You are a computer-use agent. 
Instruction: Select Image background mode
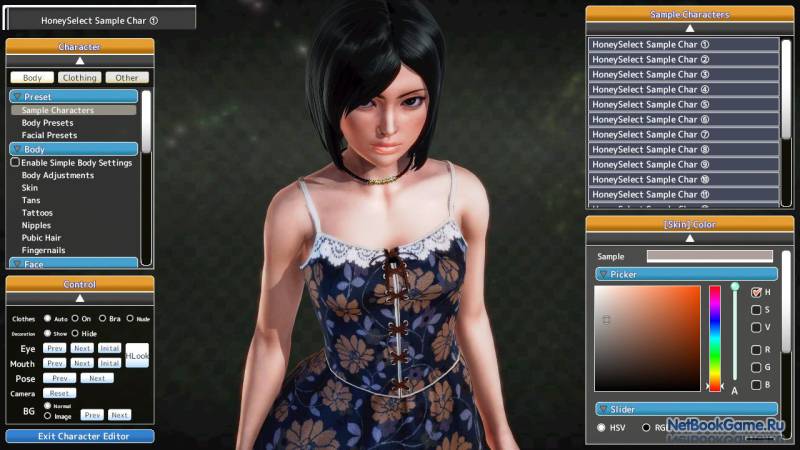click(48, 416)
